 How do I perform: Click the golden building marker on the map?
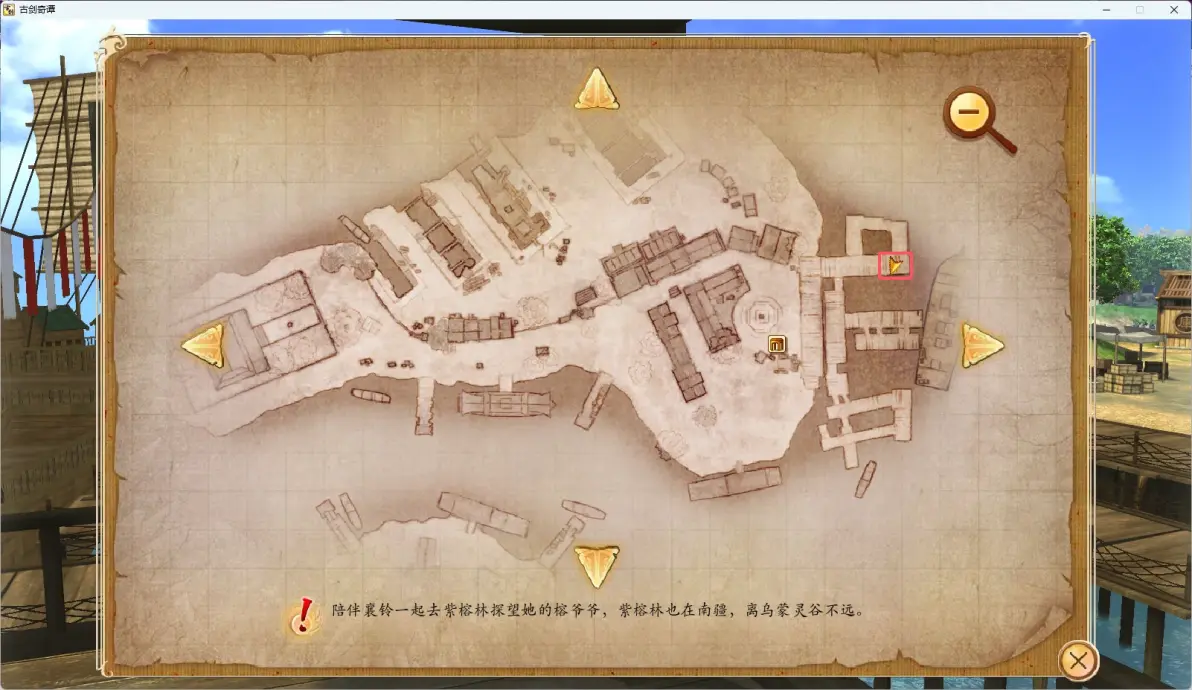(x=777, y=344)
